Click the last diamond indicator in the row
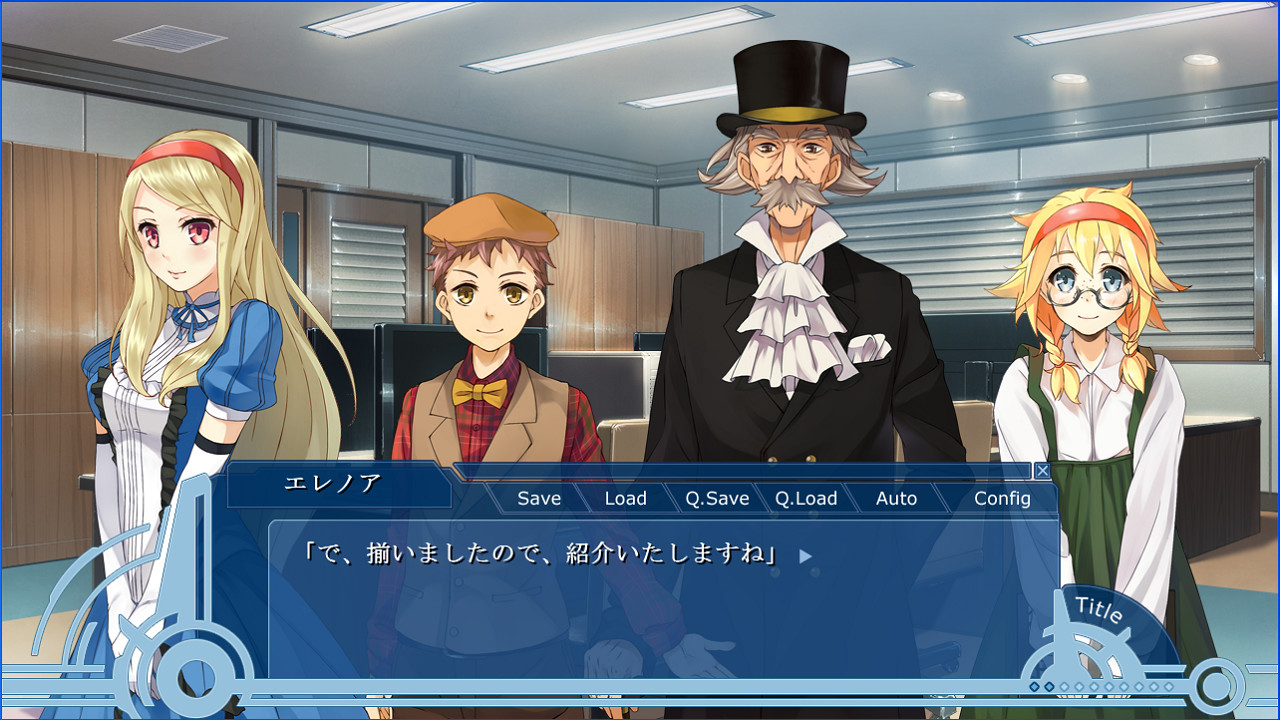 pyautogui.click(x=1168, y=686)
